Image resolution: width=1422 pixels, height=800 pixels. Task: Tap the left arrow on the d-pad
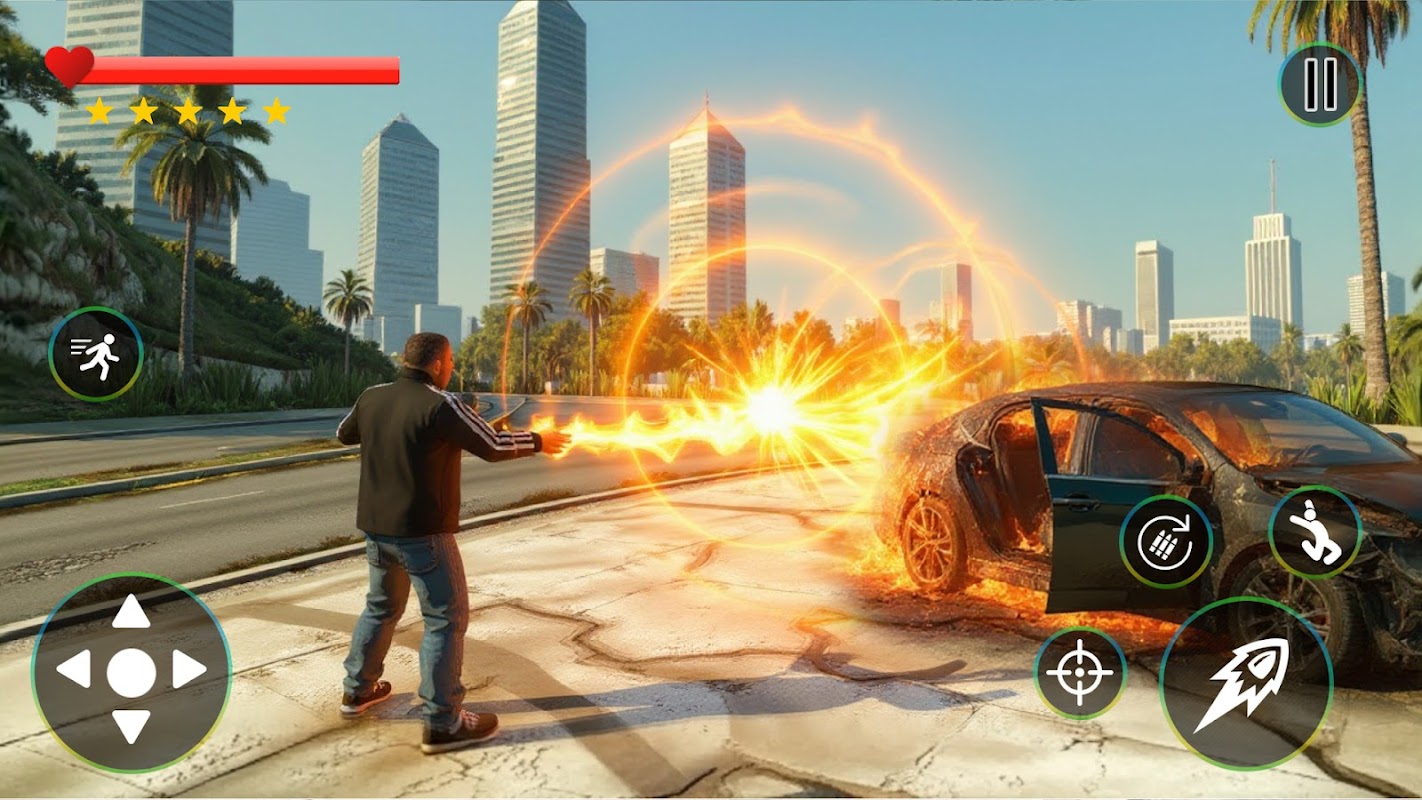(x=73, y=670)
